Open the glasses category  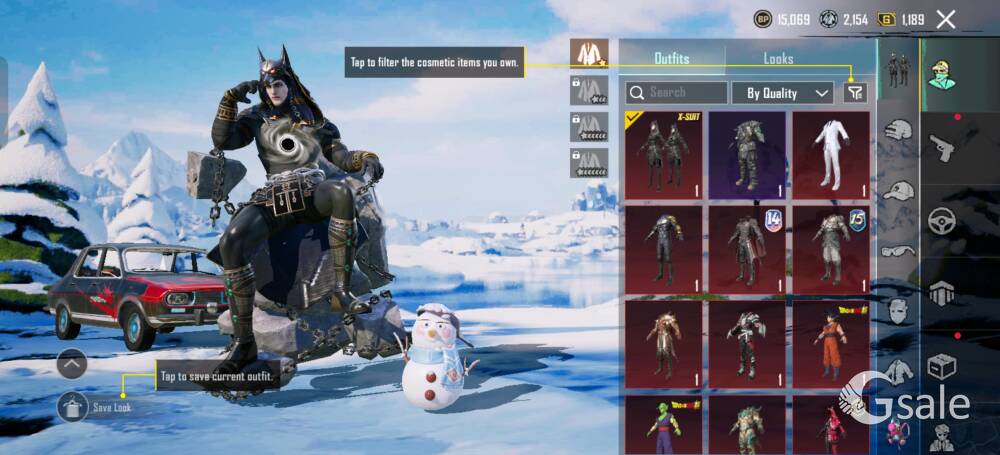point(899,251)
